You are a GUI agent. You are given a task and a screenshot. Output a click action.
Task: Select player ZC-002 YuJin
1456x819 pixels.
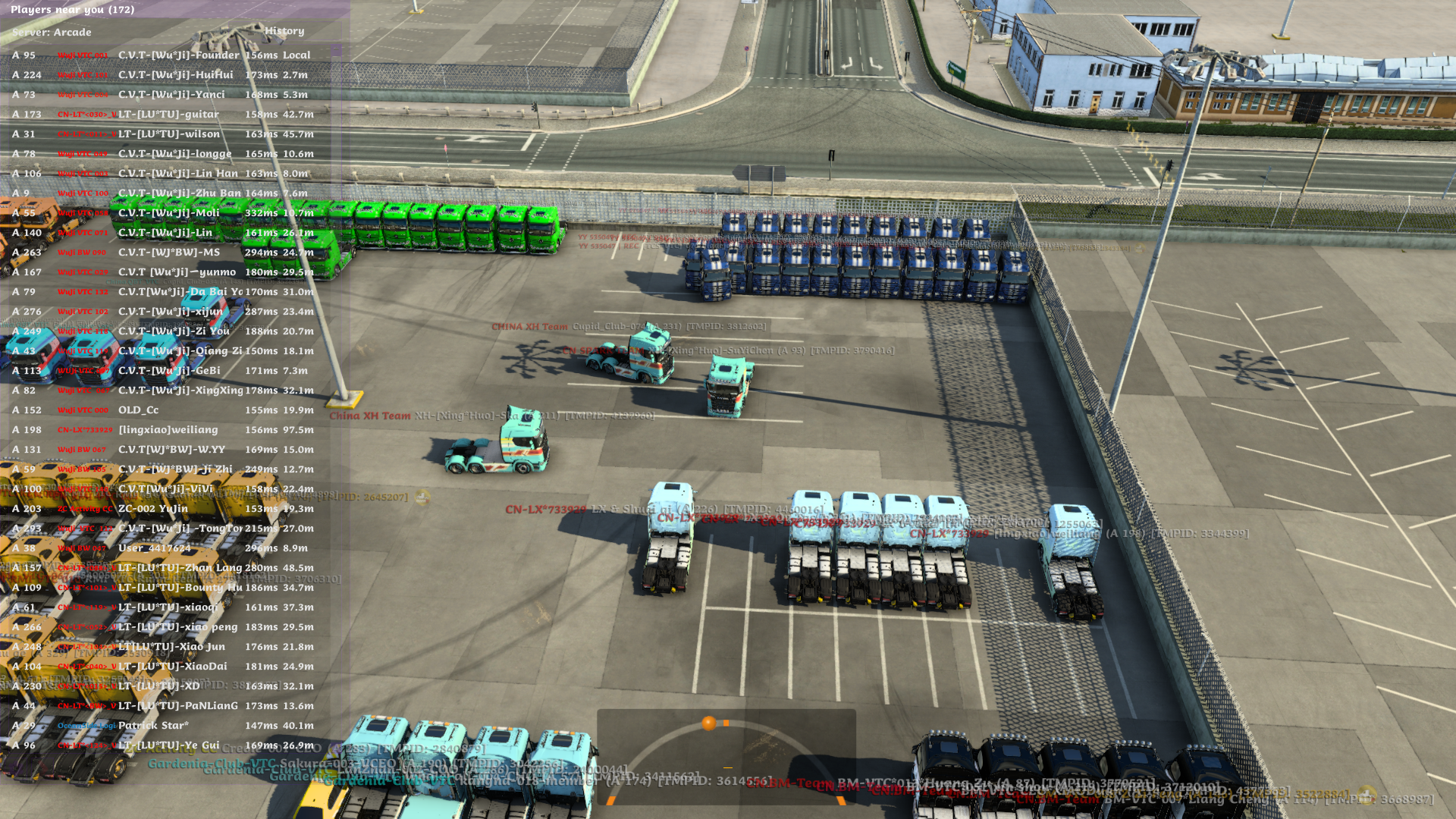tap(152, 509)
